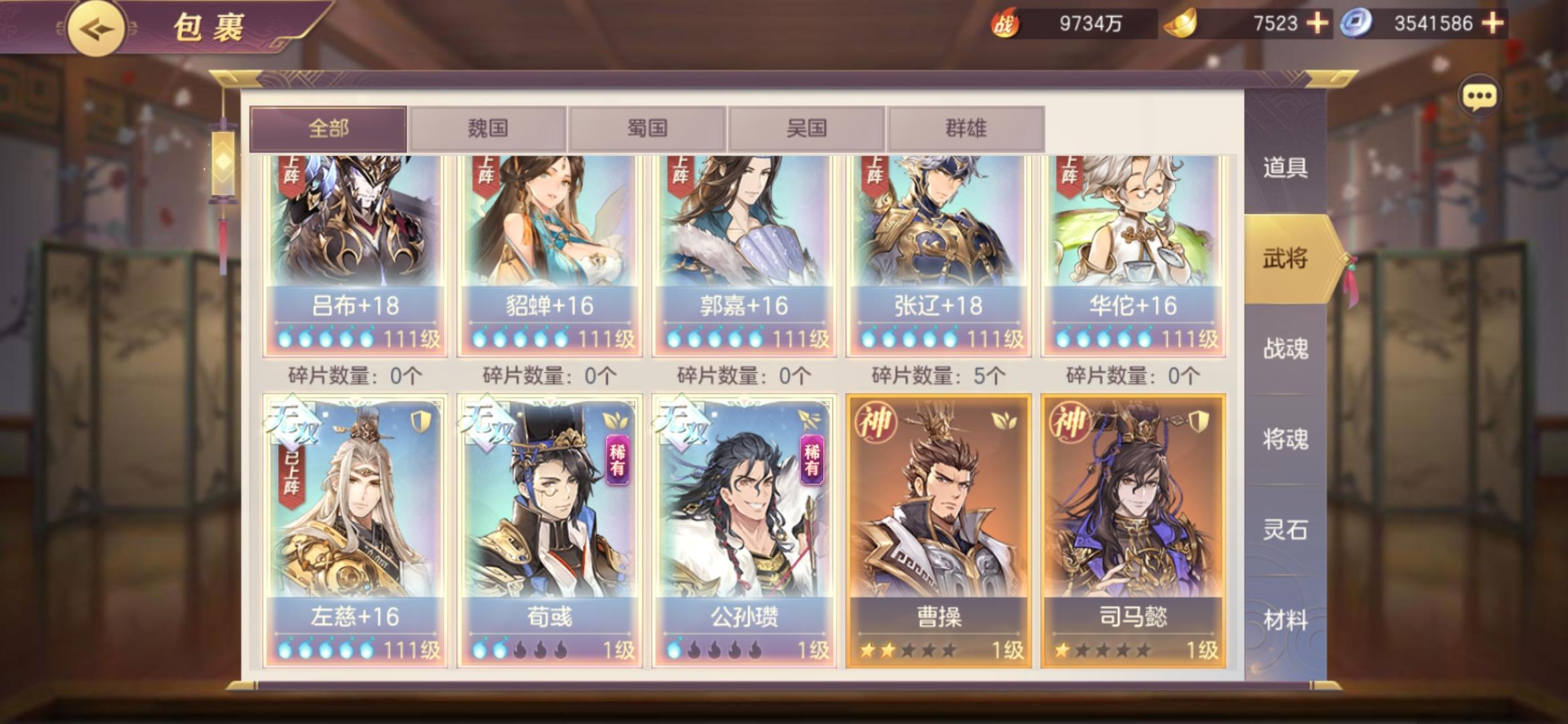Go back using the arrow button
Image resolution: width=1568 pixels, height=724 pixels.
coord(95,29)
